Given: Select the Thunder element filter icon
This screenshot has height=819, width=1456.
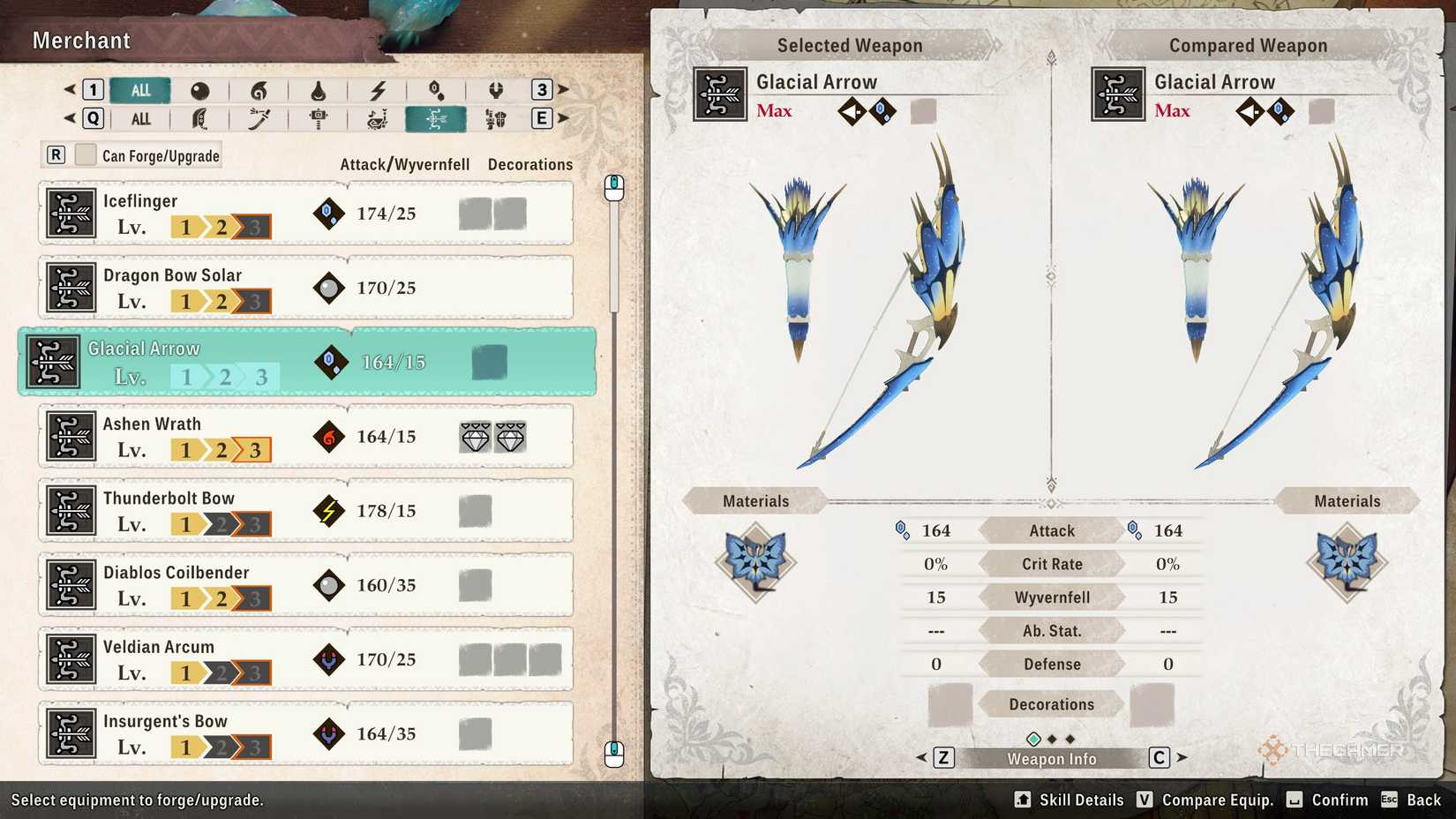Looking at the screenshot, I should click(x=379, y=89).
